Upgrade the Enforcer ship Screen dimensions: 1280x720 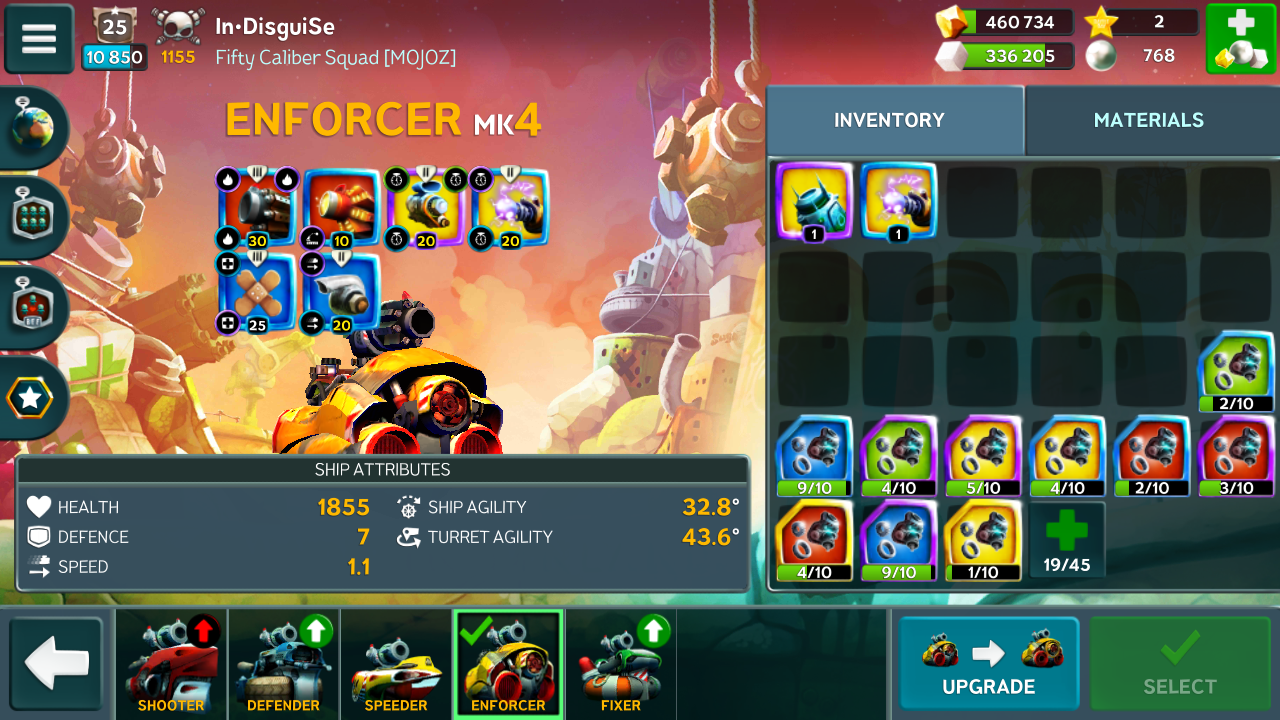click(988, 664)
